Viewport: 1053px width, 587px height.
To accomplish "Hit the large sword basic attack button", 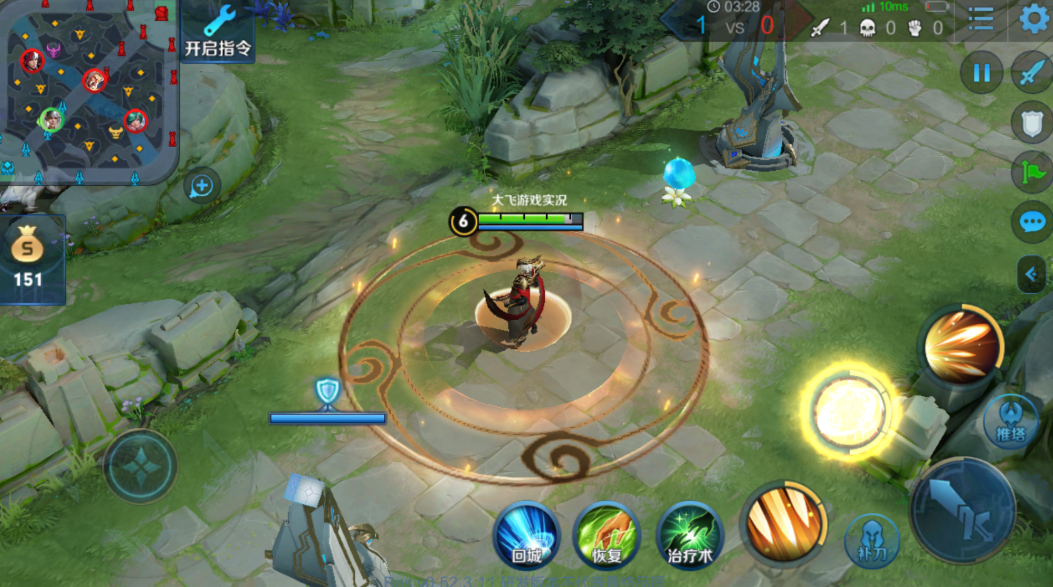I will [x=963, y=510].
